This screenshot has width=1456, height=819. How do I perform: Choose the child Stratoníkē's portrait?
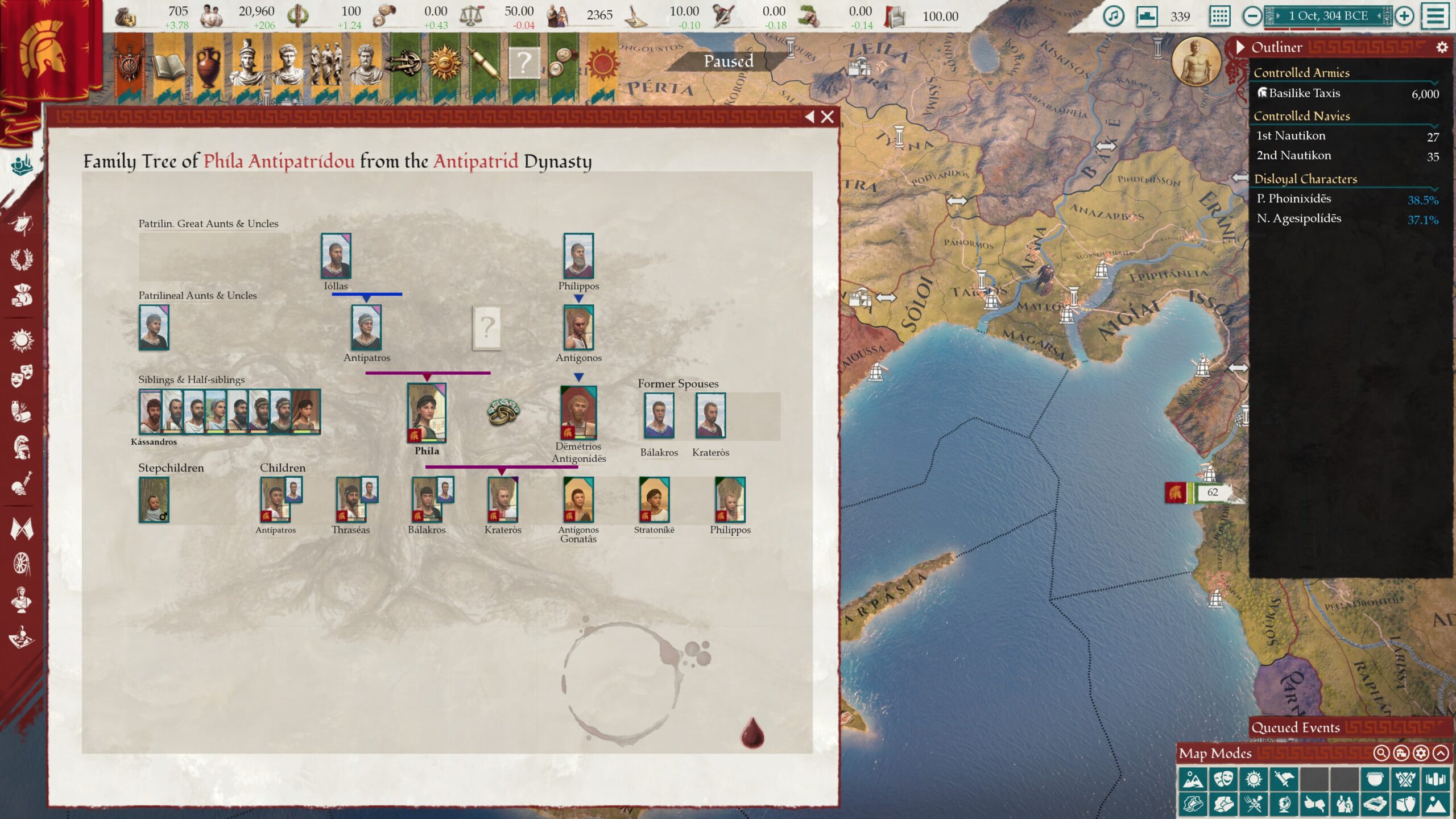click(654, 499)
